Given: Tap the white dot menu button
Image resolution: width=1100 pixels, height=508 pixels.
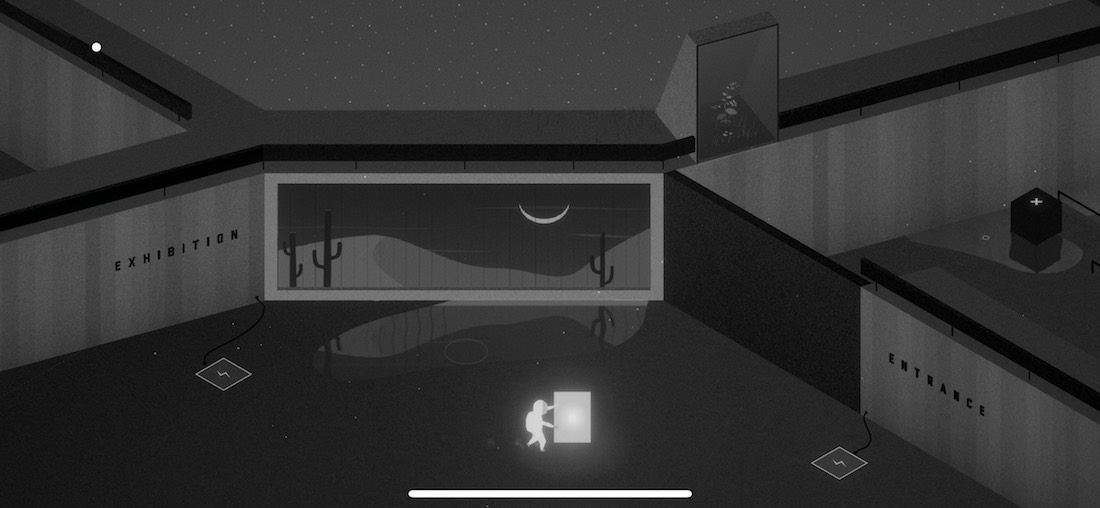Looking at the screenshot, I should coord(97,47).
